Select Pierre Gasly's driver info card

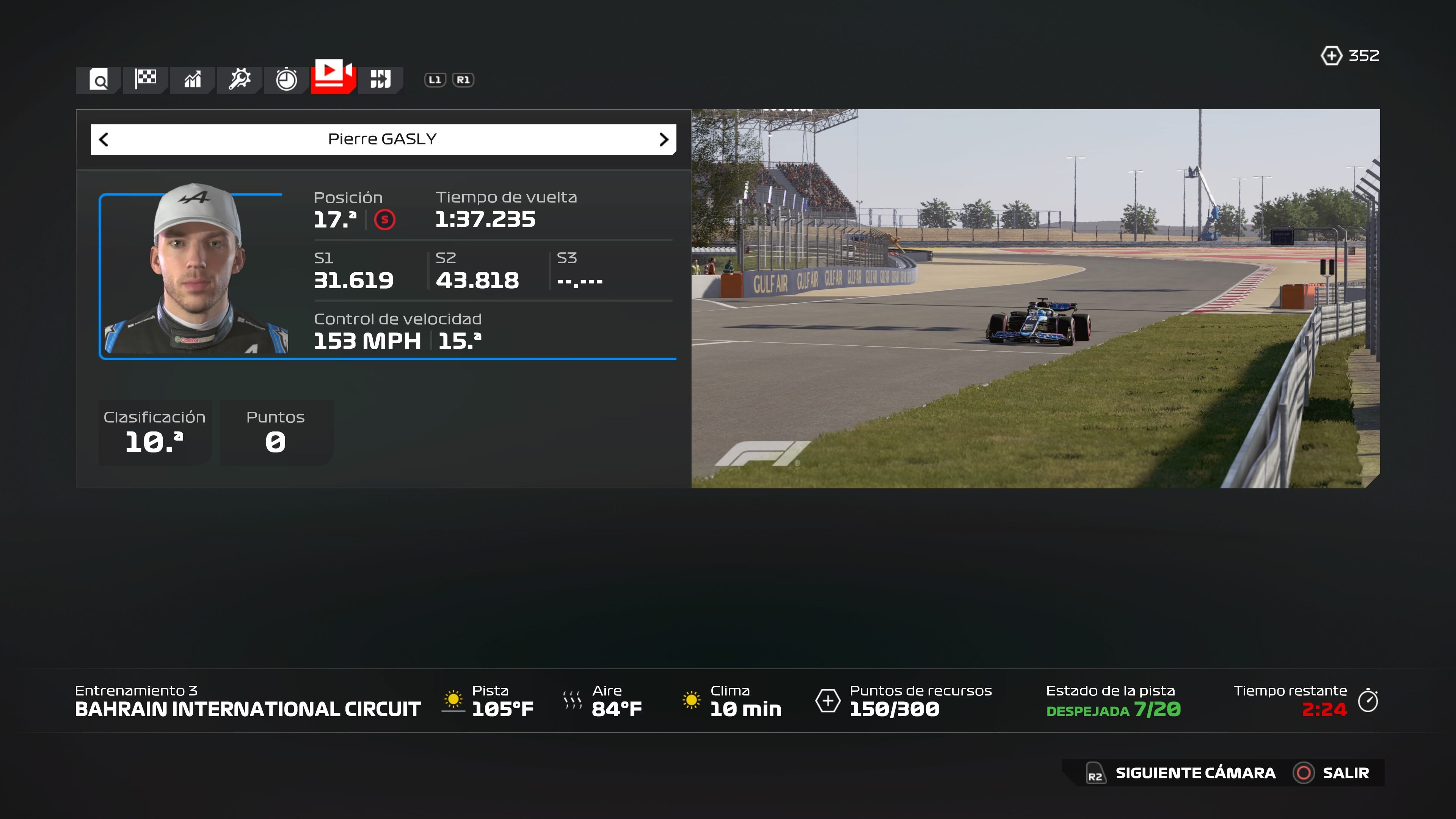387,276
